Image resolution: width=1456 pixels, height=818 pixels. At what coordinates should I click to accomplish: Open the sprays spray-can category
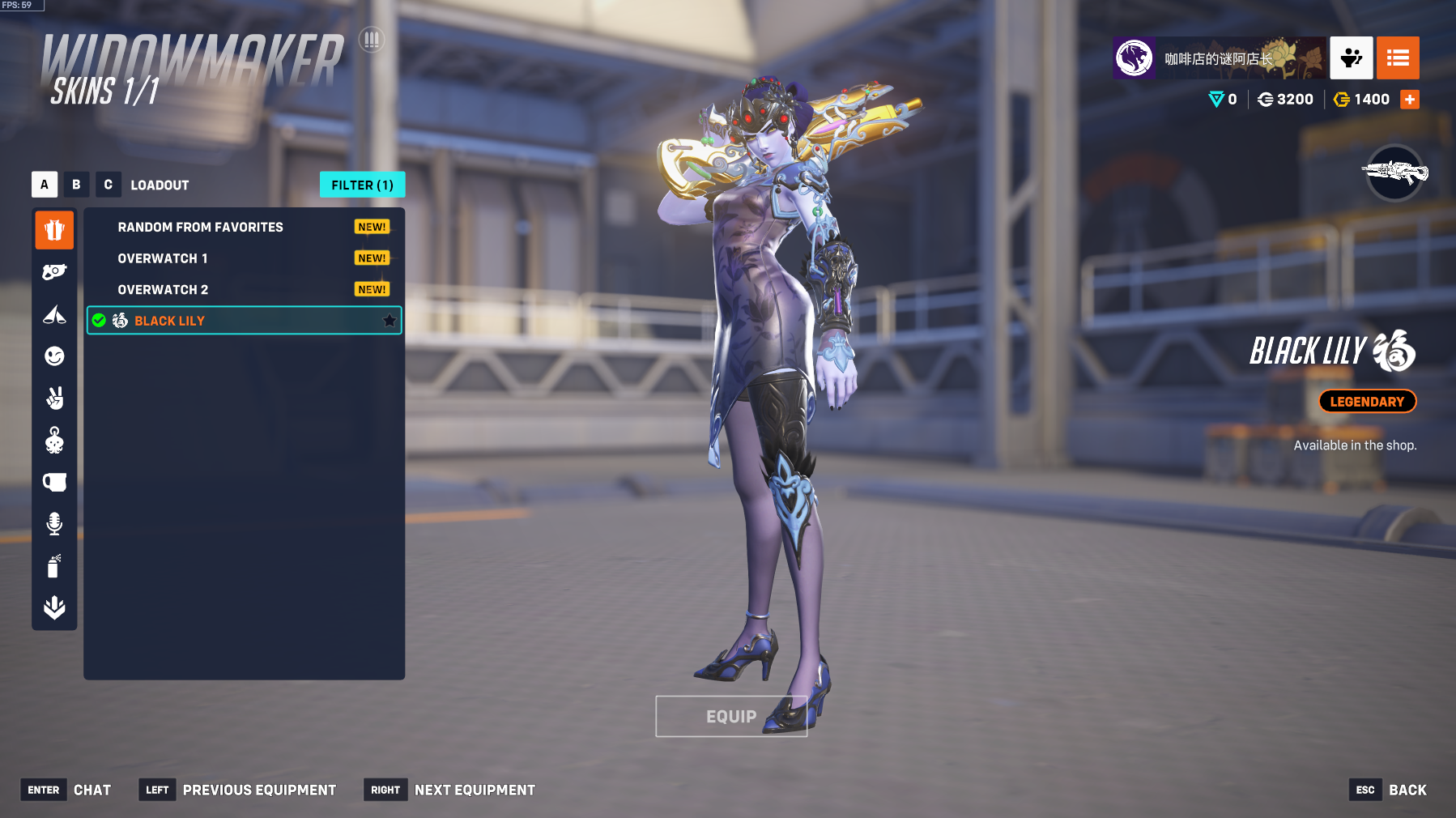point(54,566)
